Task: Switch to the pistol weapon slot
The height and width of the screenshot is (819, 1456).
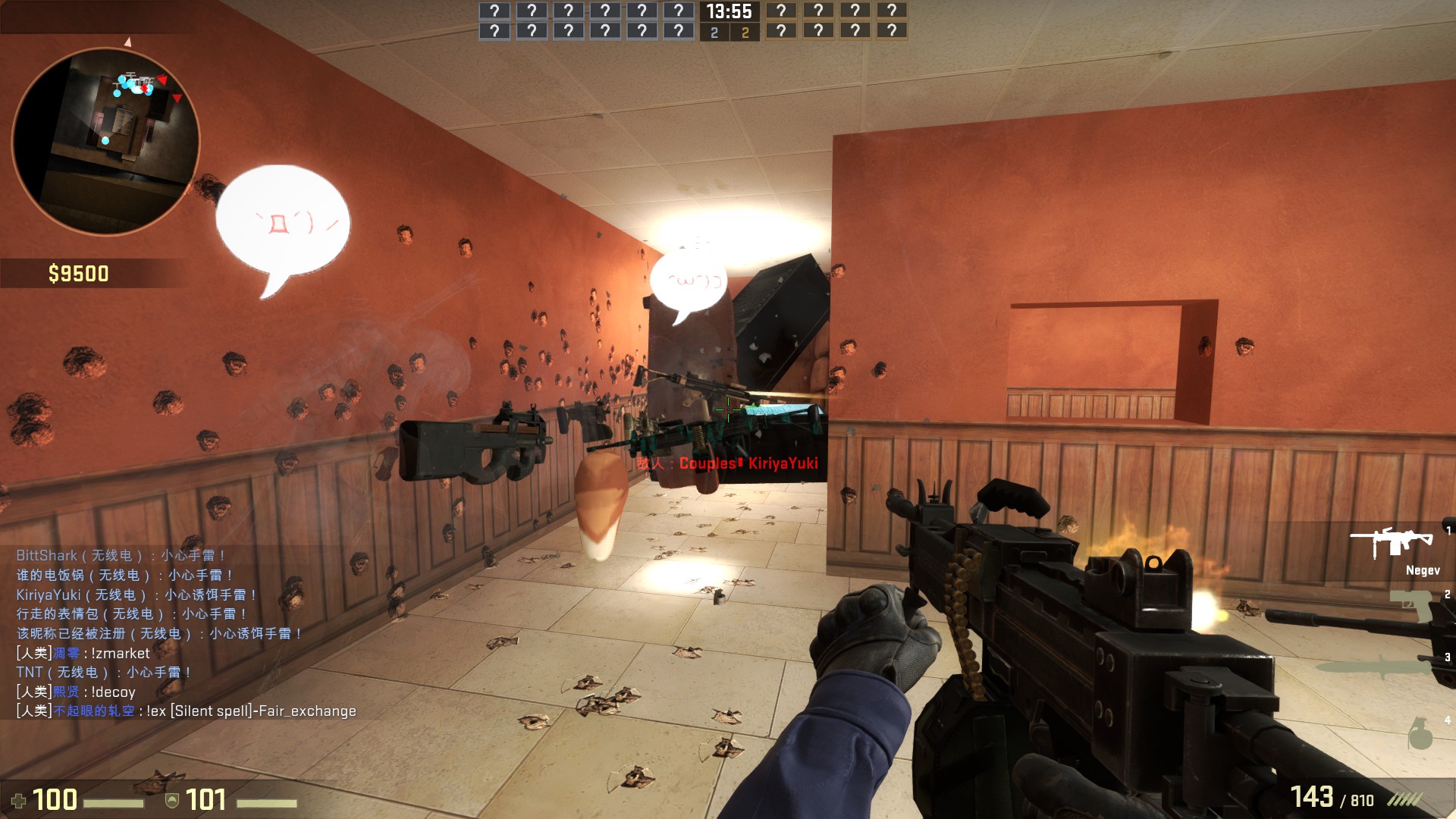Action: [1410, 605]
